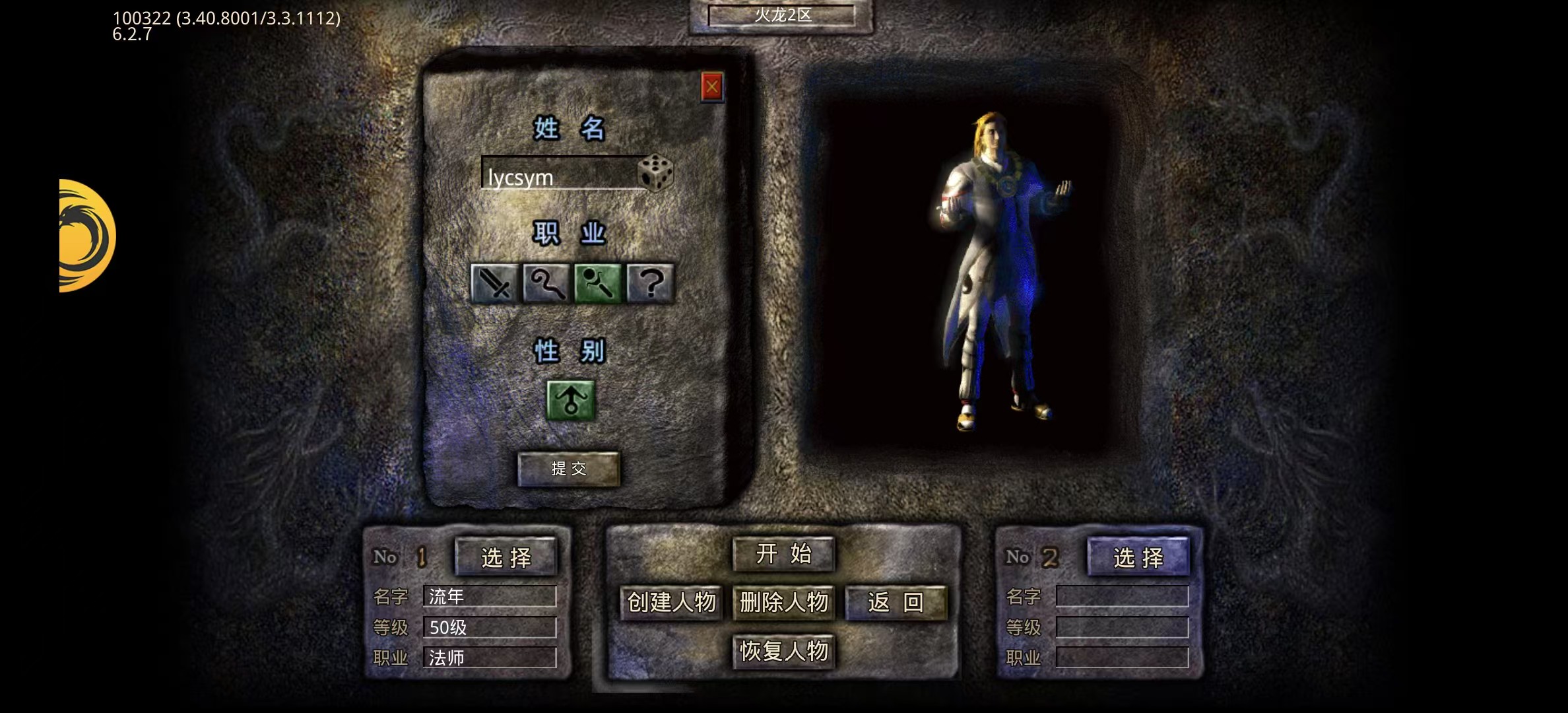Close the character creation panel
The image size is (1568, 713).
[711, 86]
